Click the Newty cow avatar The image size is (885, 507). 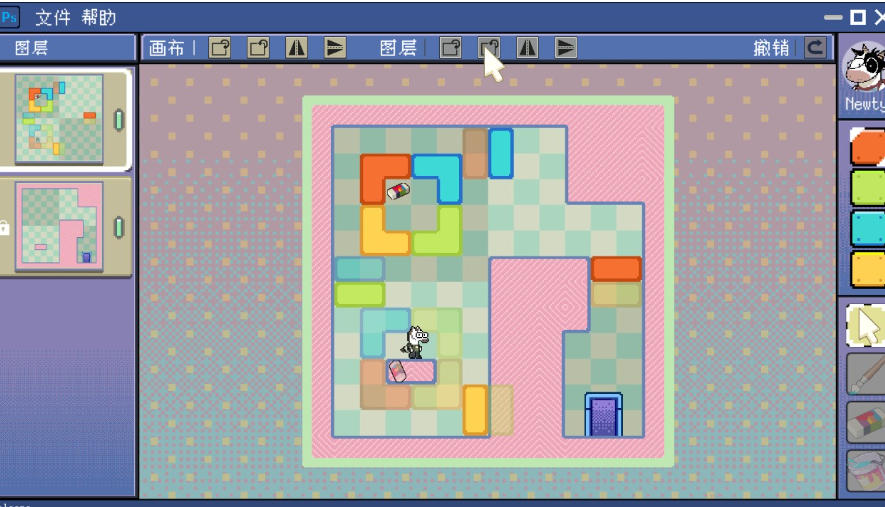click(x=864, y=68)
